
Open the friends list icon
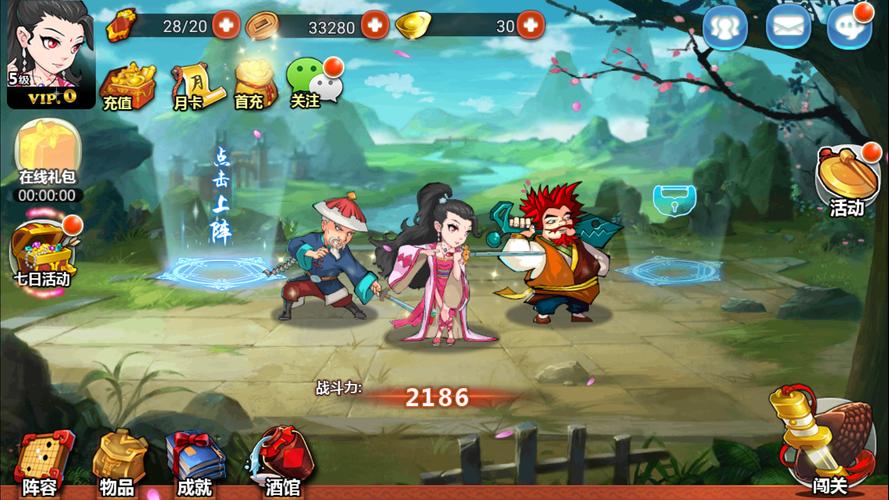tap(725, 27)
